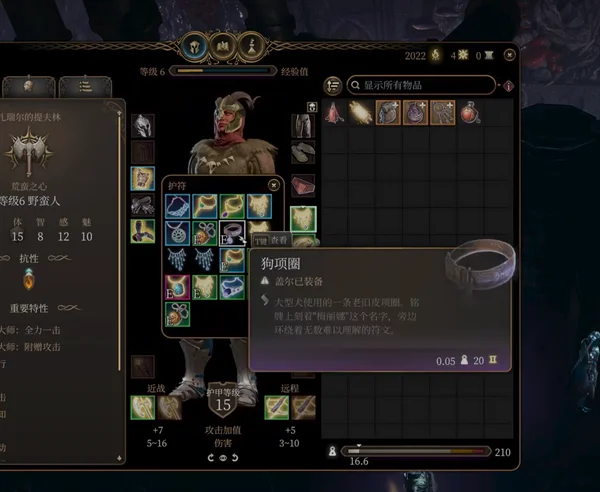Screen dimensions: 600x492
Task: Select the dog collar amulet
Action: pos(232,233)
